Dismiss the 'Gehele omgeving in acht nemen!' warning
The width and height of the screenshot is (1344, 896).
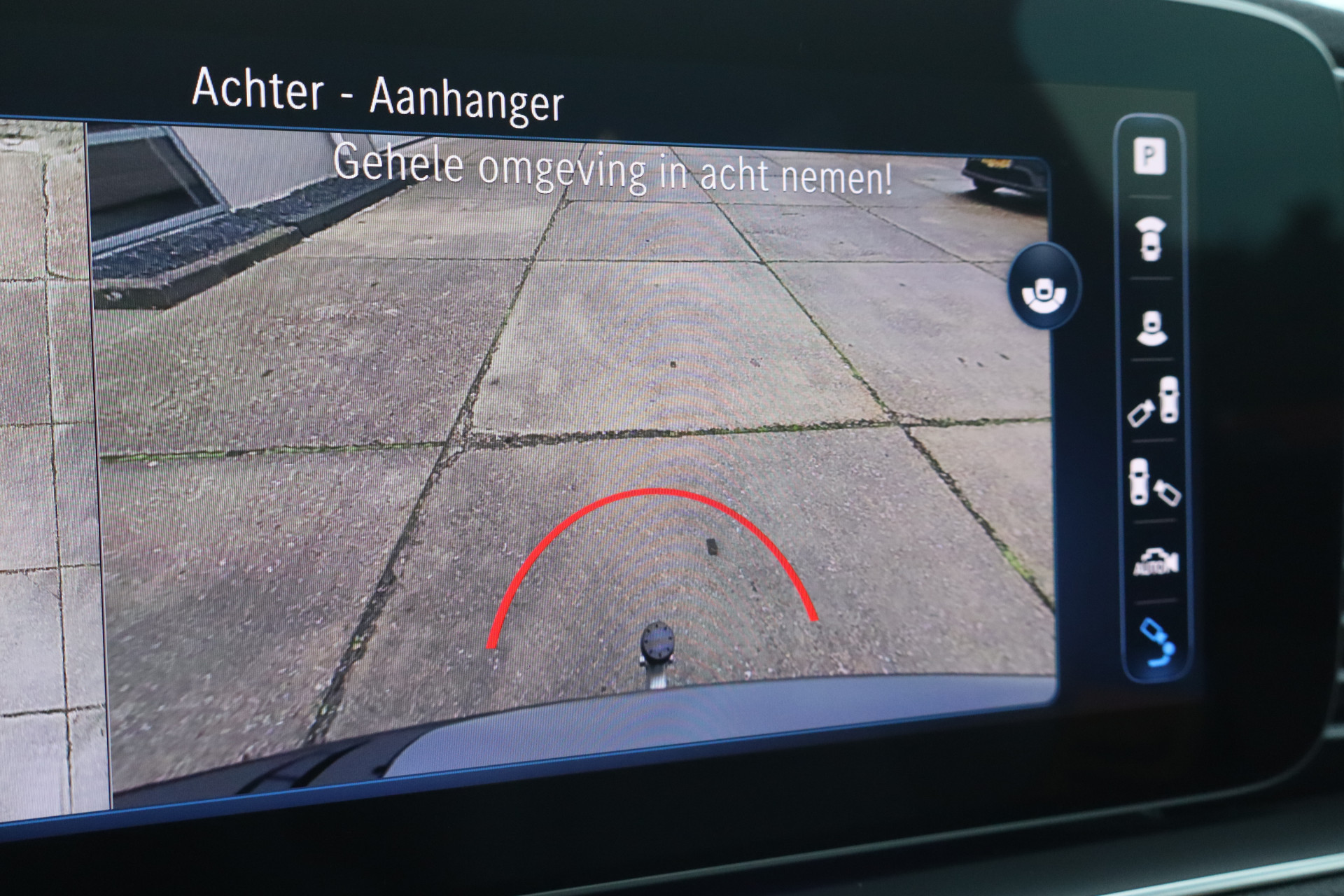(616, 170)
